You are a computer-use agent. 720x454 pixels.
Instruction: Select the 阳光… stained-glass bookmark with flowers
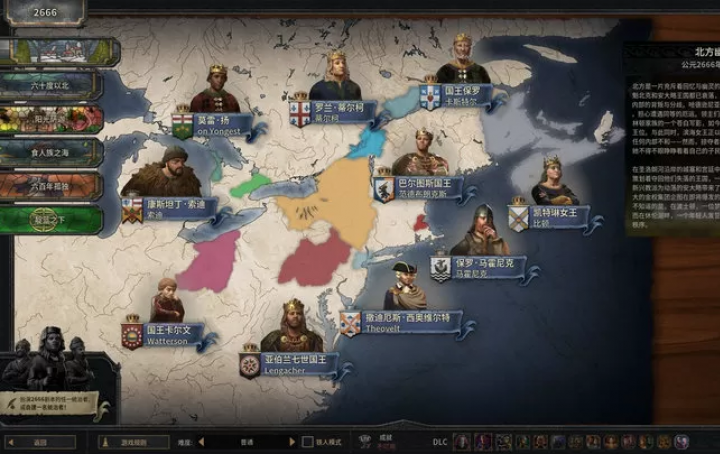pos(52,120)
